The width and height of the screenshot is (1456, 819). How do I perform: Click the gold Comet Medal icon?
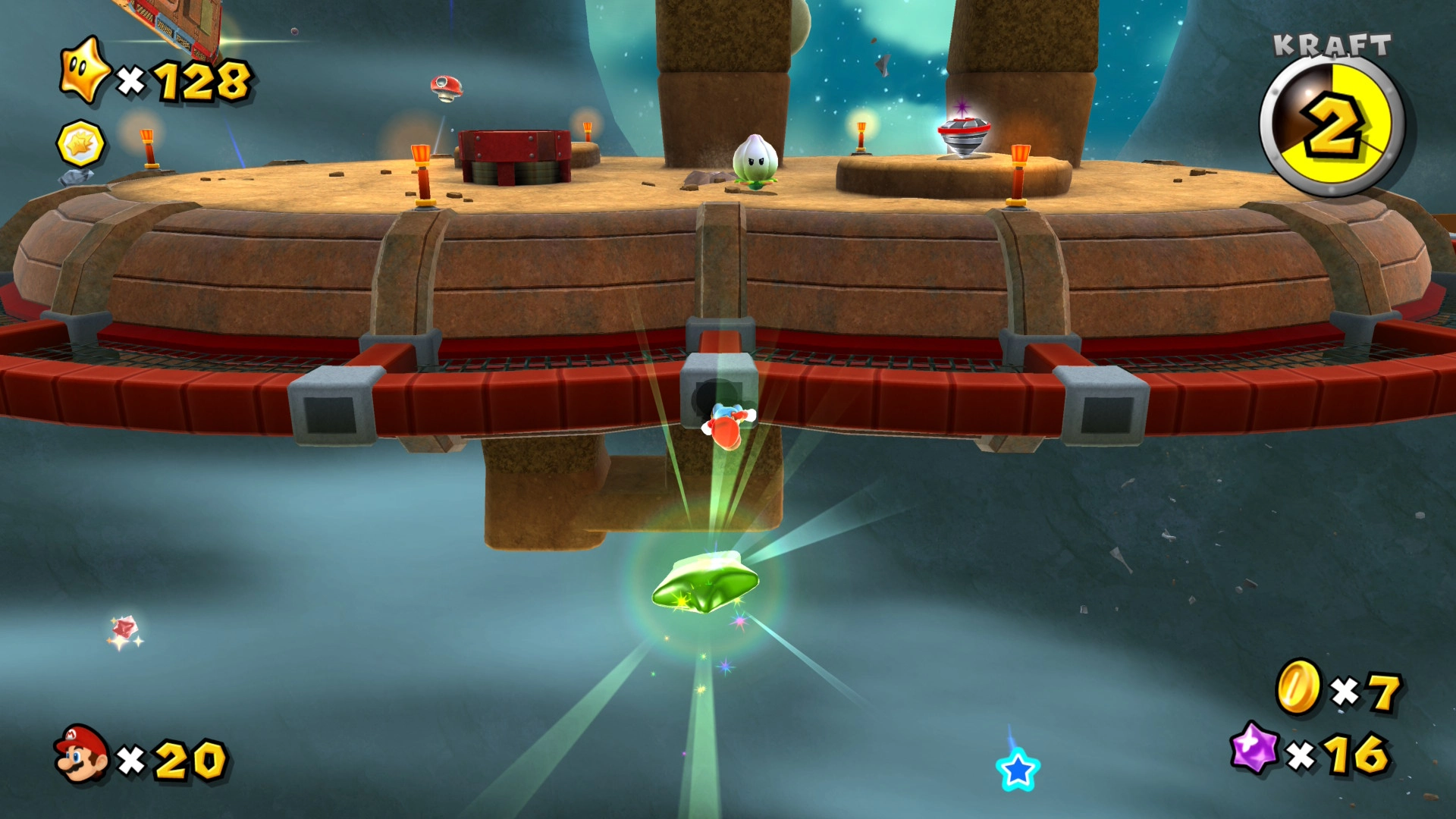point(80,143)
